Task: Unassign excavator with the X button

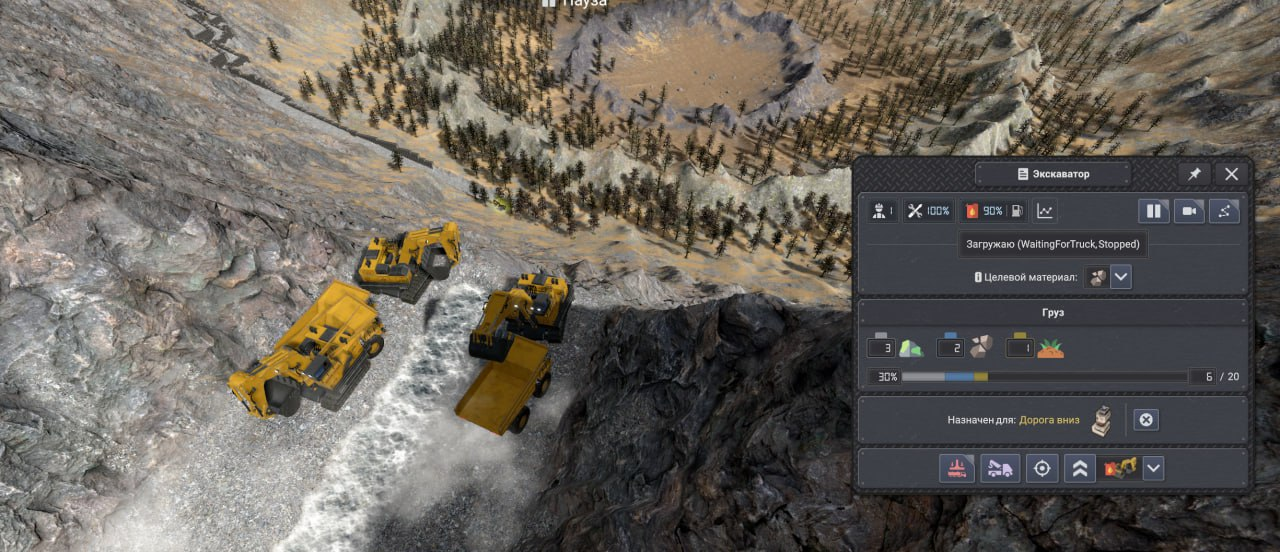Action: point(1146,420)
